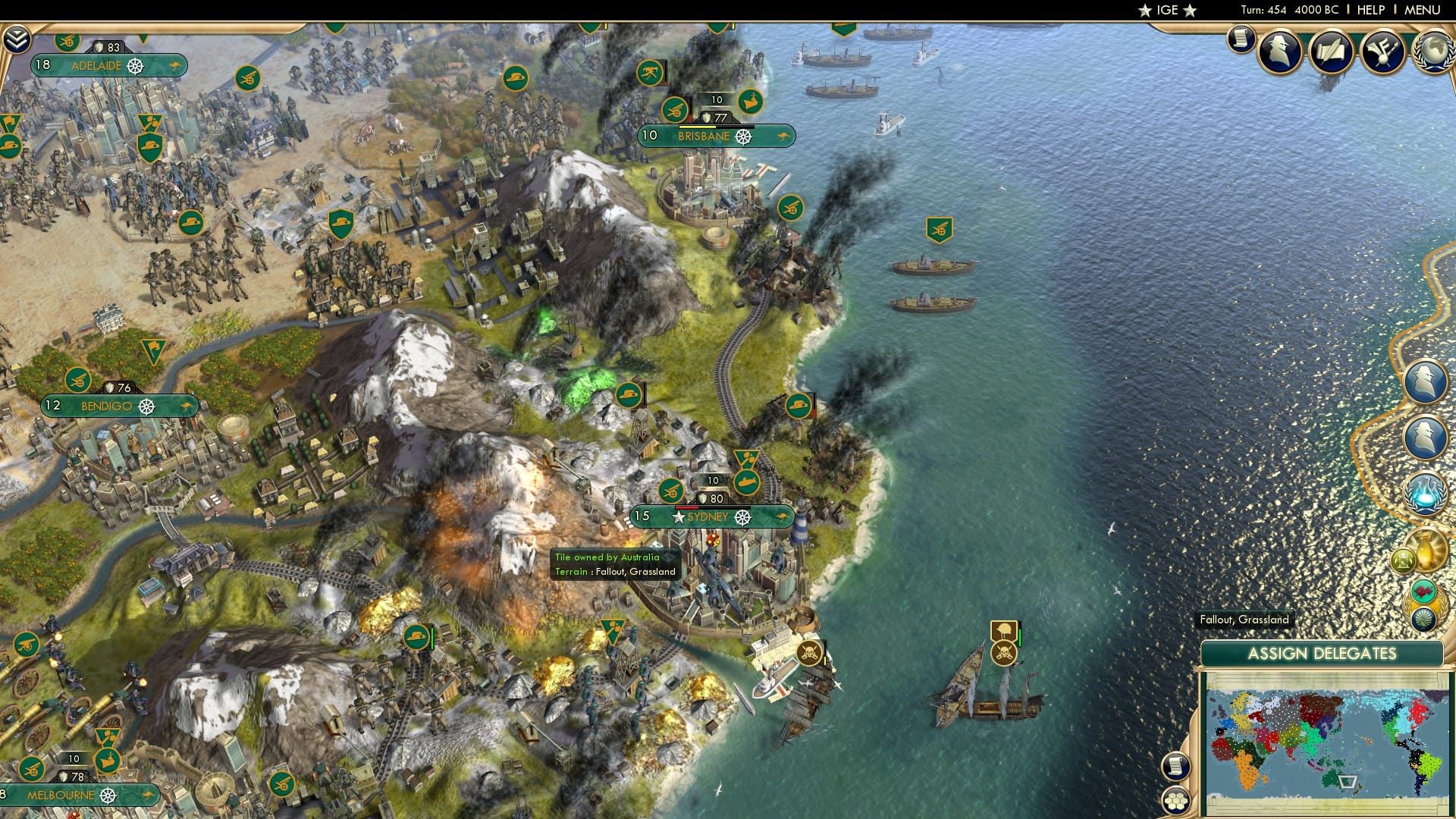Viewport: 1456px width, 819px height.
Task: Click the scroll icon beside the minimap
Action: point(1178,767)
